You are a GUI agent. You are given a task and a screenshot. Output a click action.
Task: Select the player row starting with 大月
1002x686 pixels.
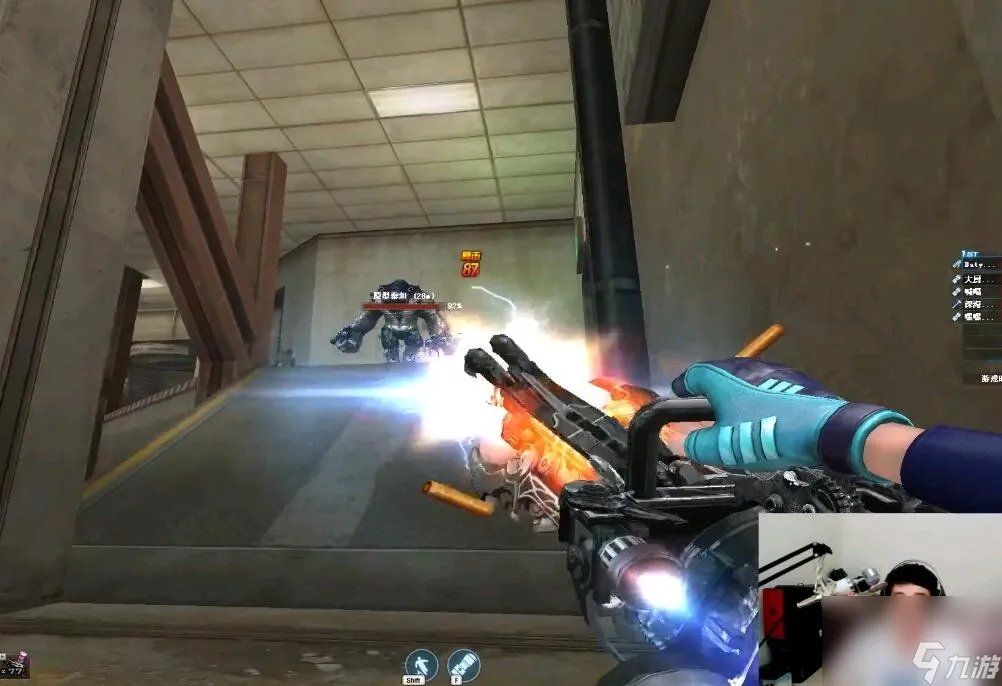[x=977, y=279]
